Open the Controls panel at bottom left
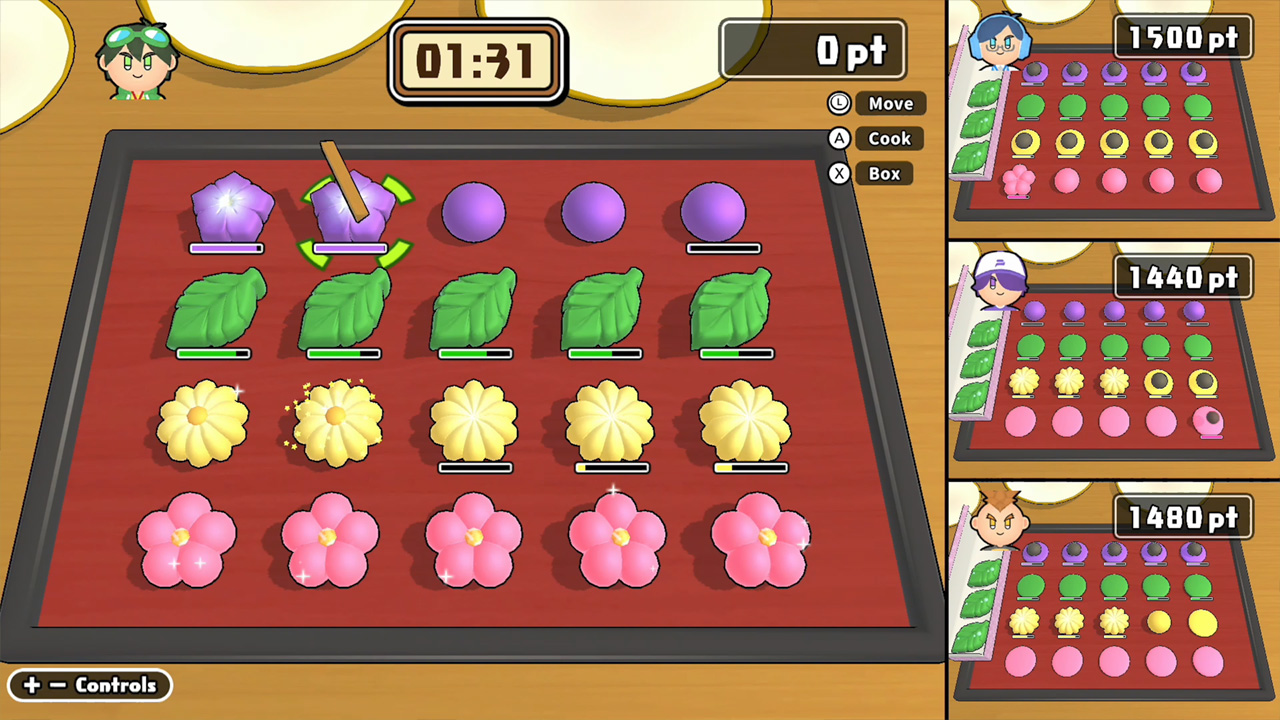This screenshot has width=1280, height=720. point(88,685)
